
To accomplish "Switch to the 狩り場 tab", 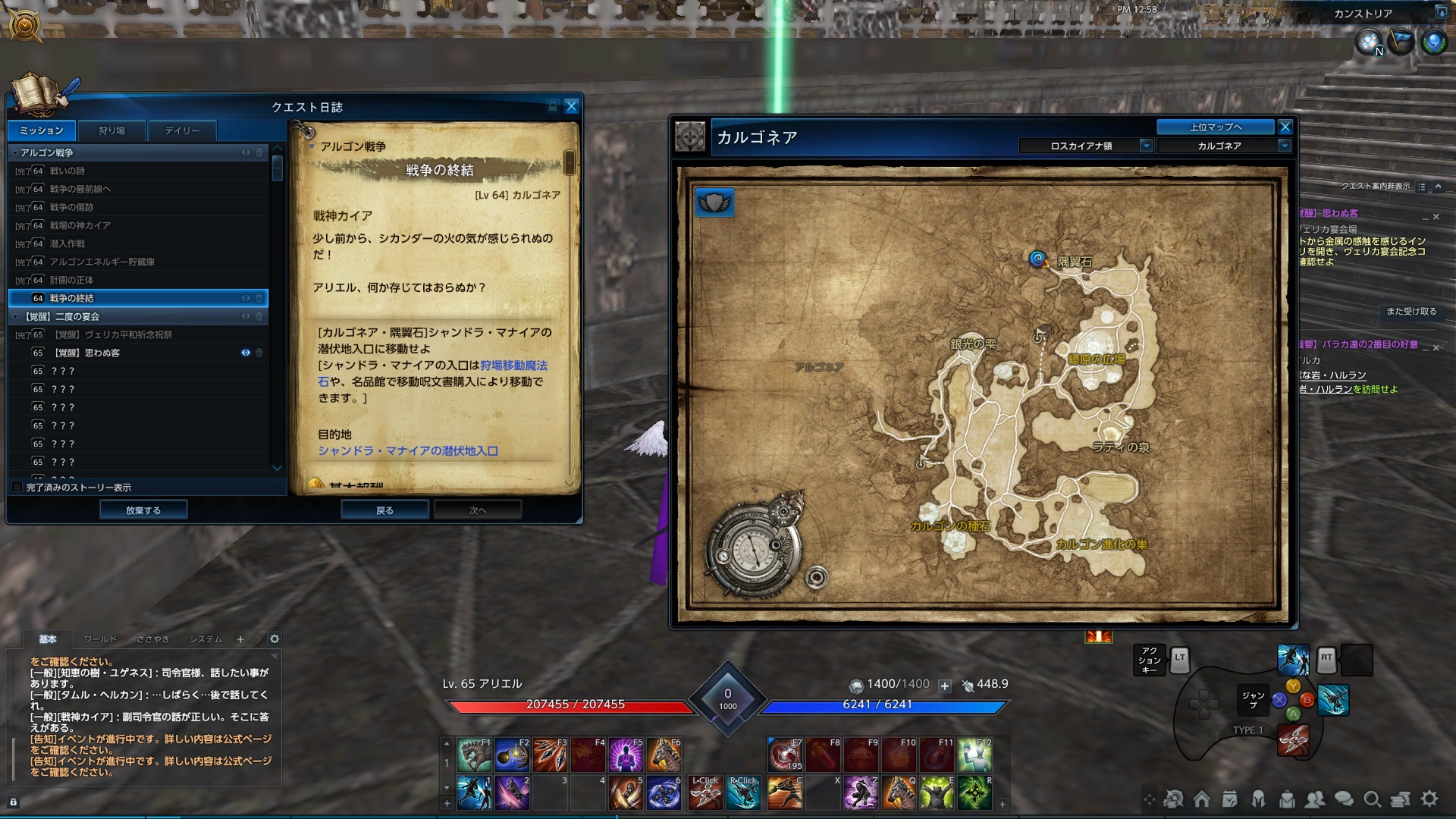I will 111,130.
